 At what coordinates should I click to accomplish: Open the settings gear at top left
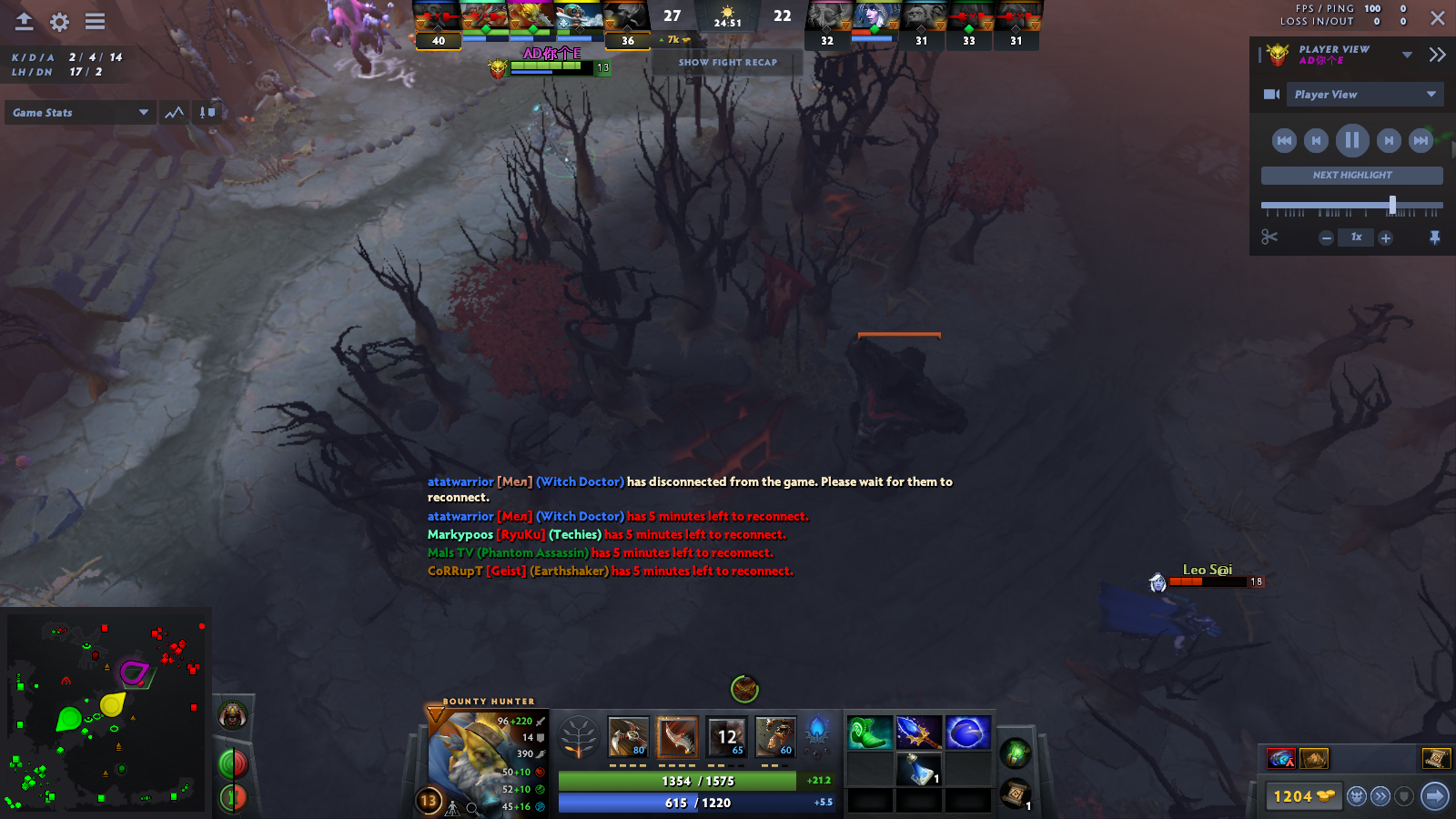[x=58, y=22]
